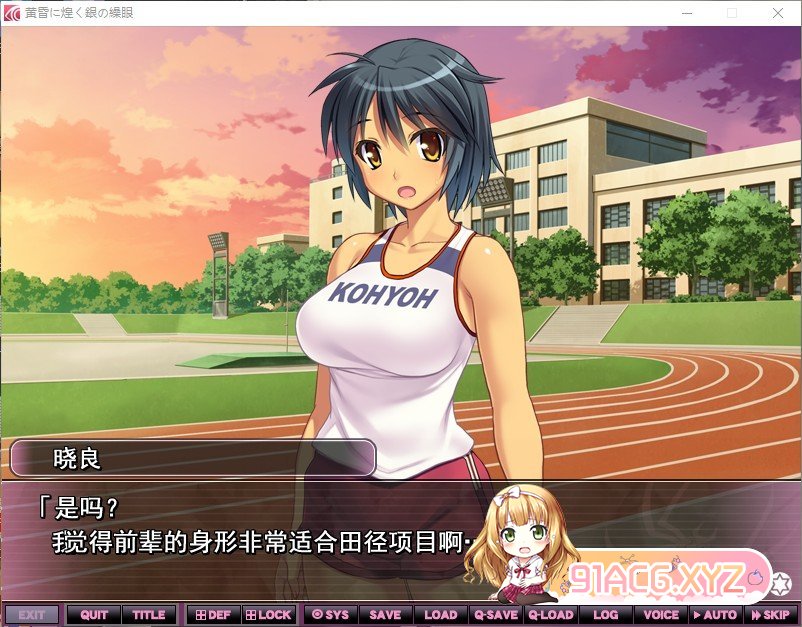Activate SKIP mode
This screenshot has height=627, width=802.
click(x=770, y=615)
